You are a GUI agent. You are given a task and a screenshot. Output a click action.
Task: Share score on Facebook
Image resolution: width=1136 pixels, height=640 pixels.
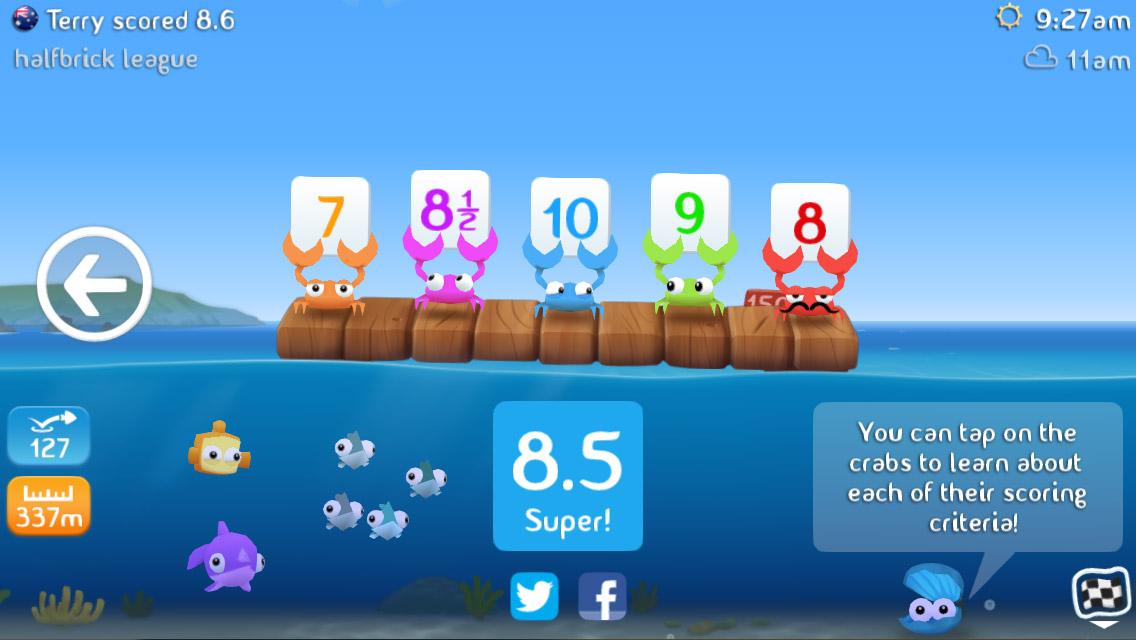(x=602, y=597)
